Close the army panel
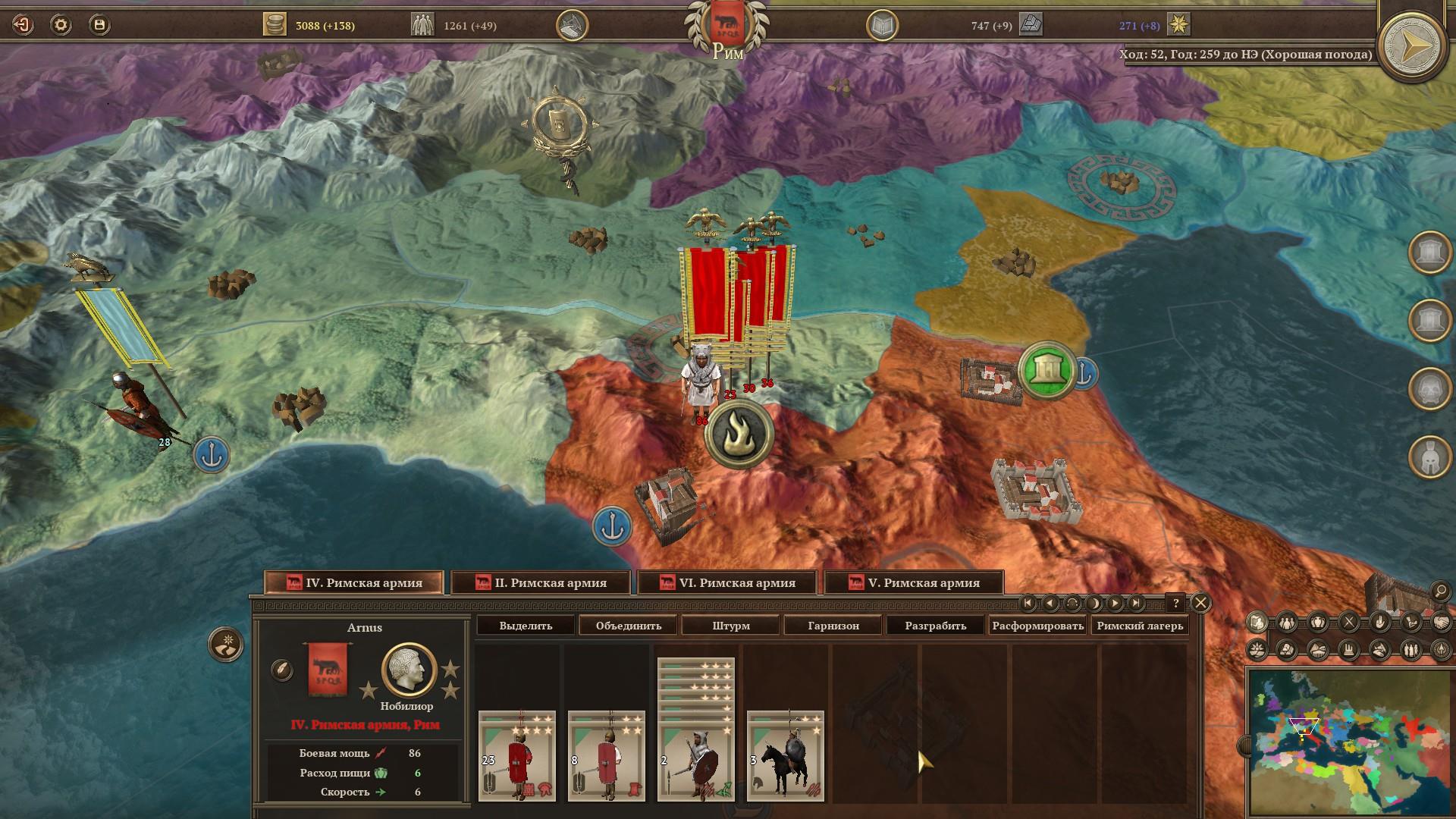The image size is (1456, 819). 1200,603
